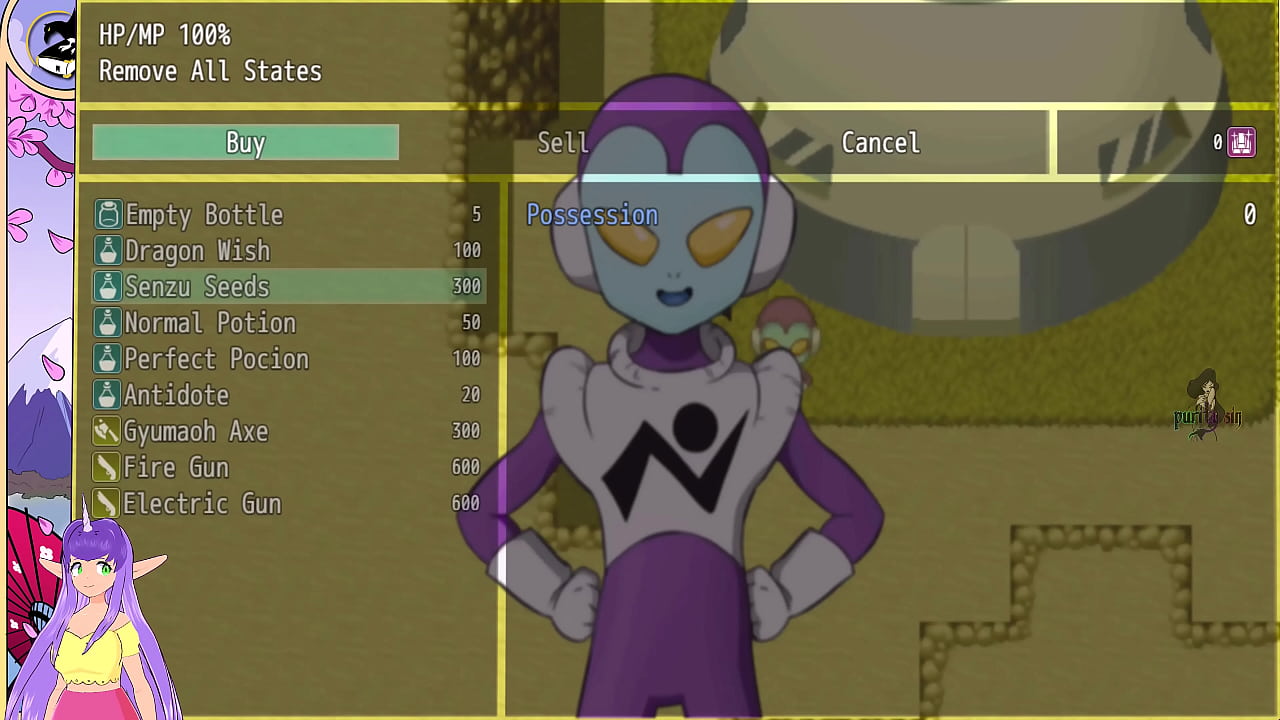Screen dimensions: 1280x720
Task: Choose the Sell option
Action: point(562,143)
